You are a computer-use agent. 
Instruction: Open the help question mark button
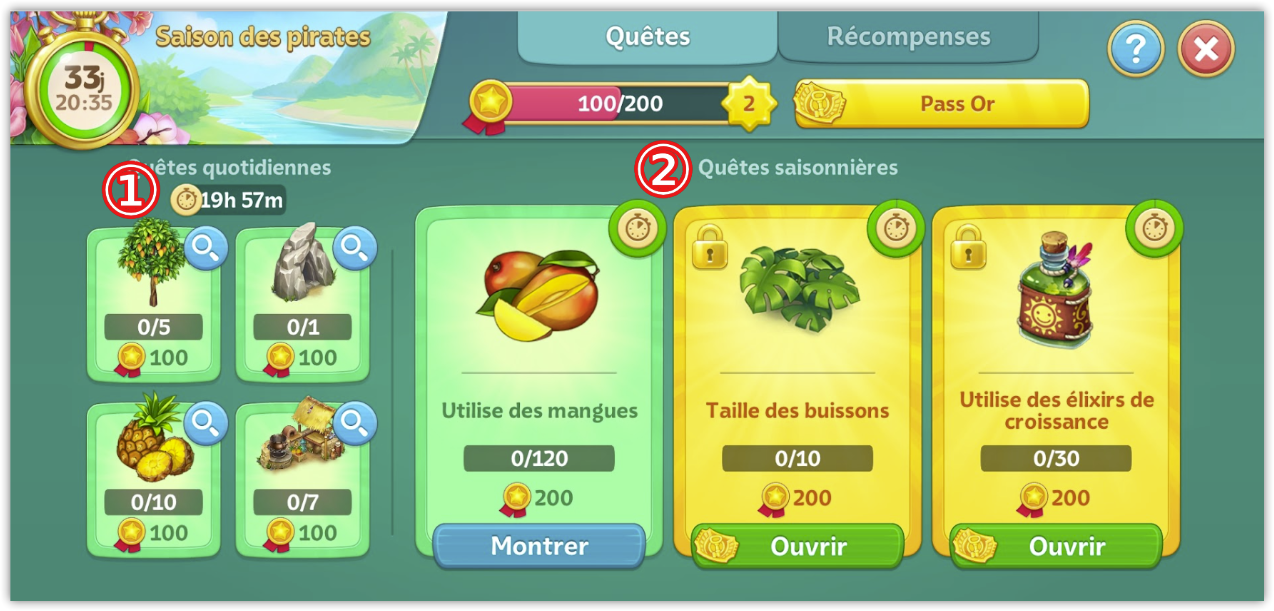click(1135, 49)
